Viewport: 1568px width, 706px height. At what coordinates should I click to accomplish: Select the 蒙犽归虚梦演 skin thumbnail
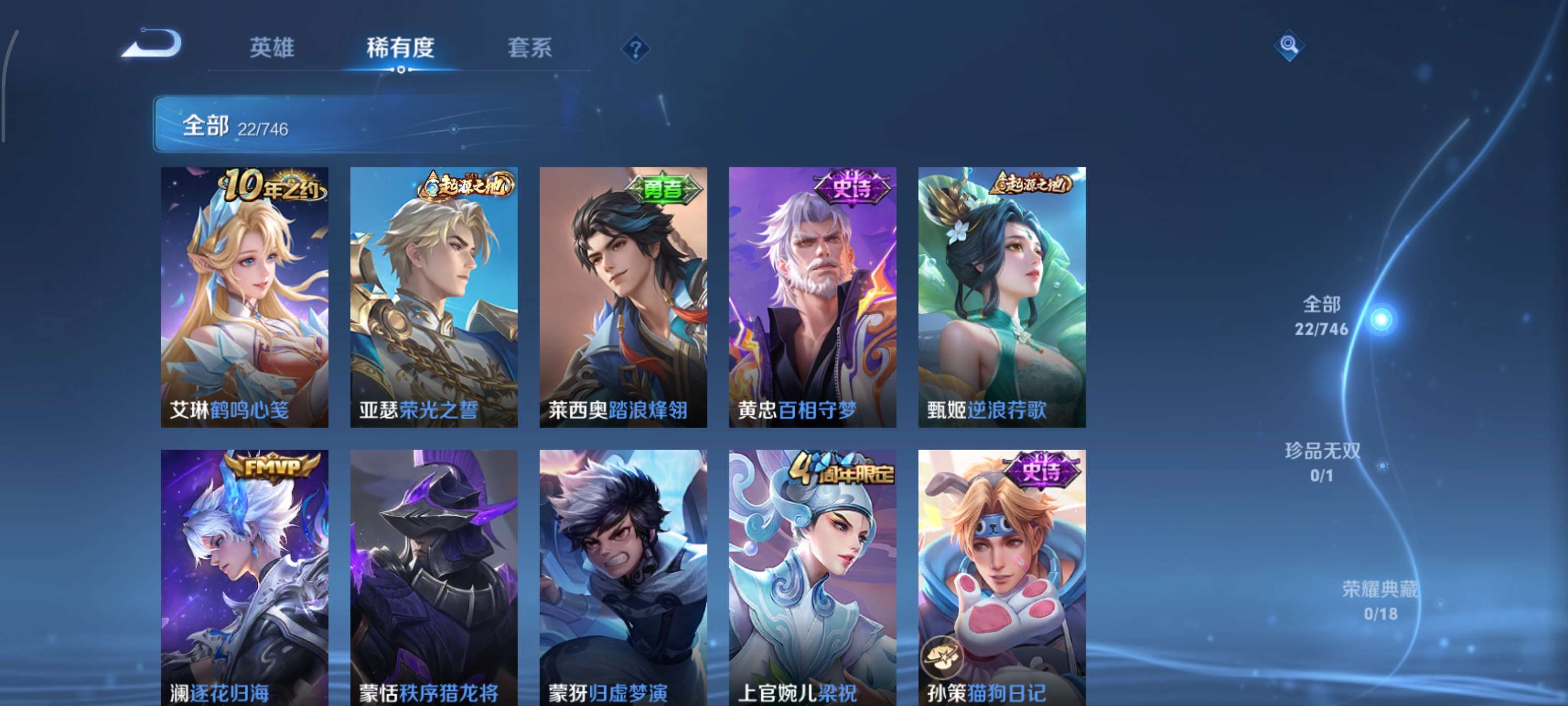[x=624, y=579]
